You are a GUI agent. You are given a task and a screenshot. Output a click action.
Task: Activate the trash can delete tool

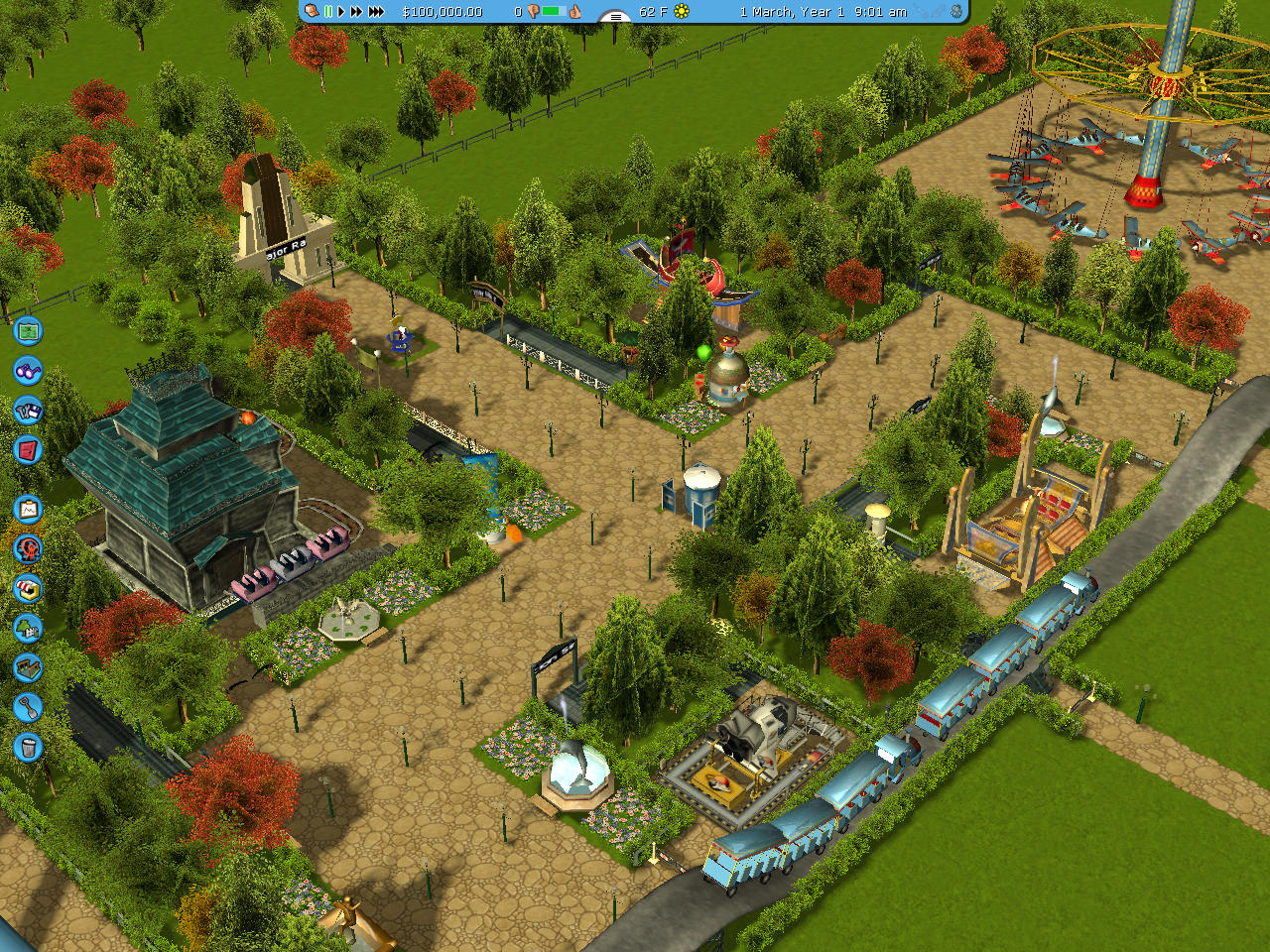(28, 747)
